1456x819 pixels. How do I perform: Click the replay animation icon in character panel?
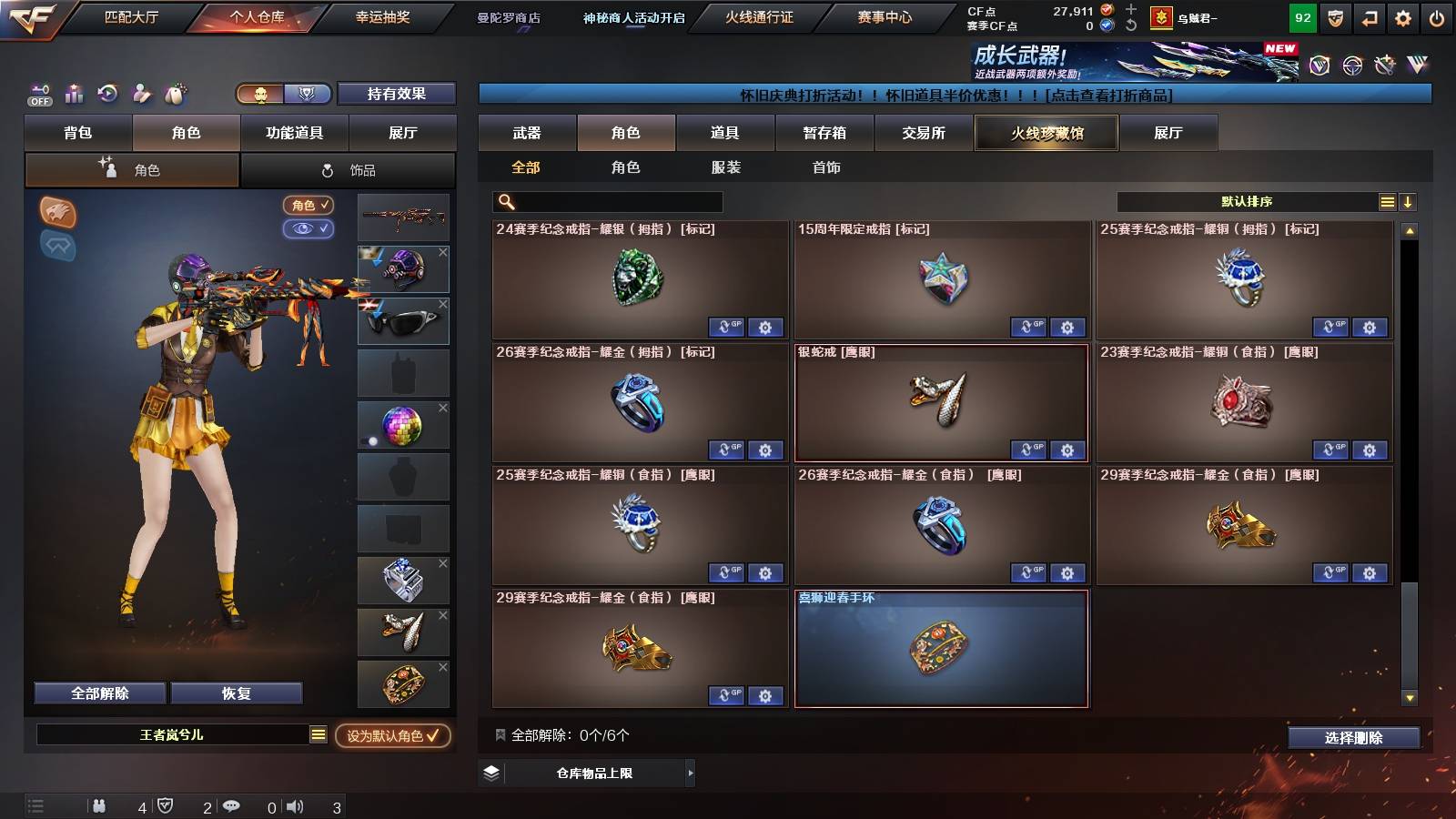[x=106, y=94]
